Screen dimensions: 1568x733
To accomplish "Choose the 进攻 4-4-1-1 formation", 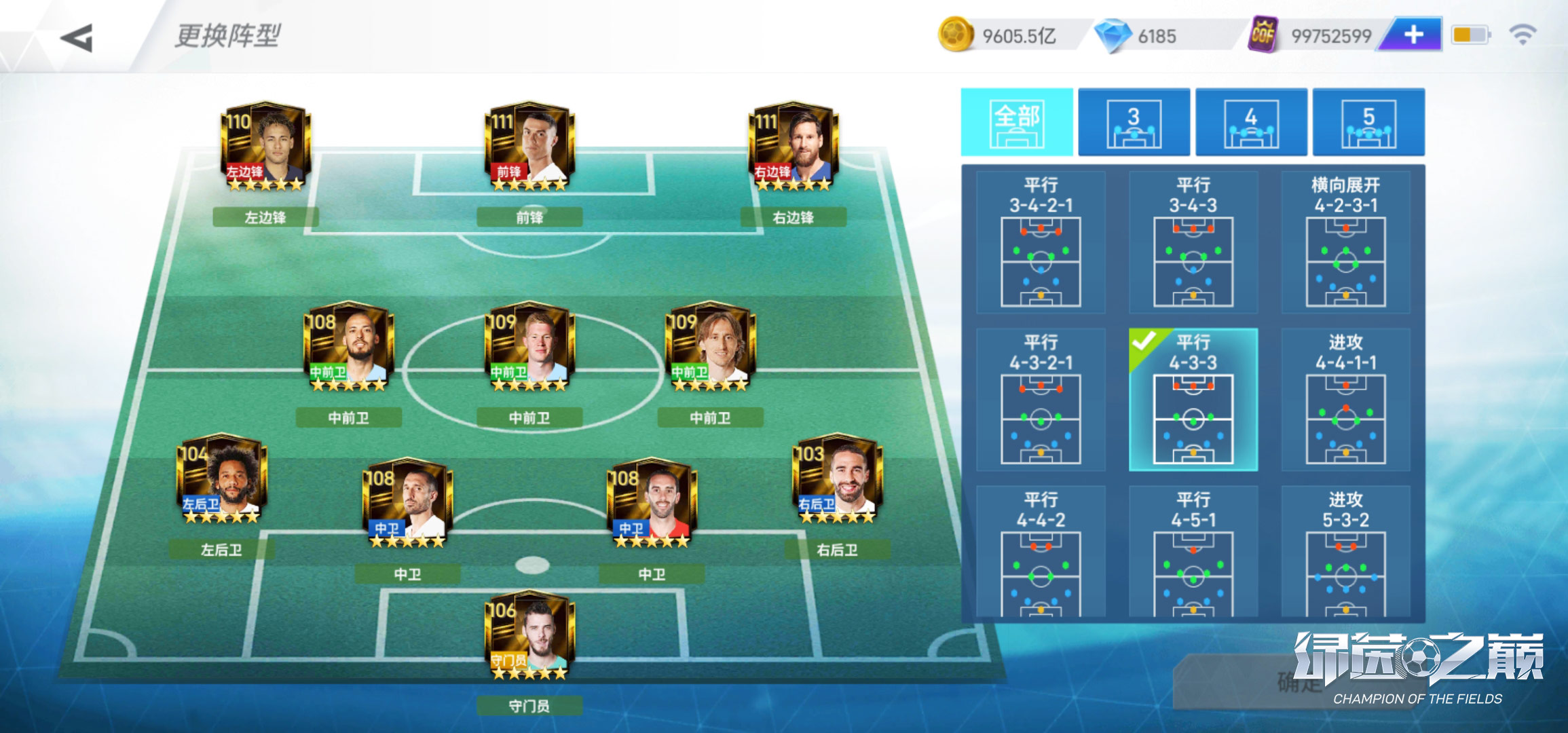I will [x=1345, y=400].
